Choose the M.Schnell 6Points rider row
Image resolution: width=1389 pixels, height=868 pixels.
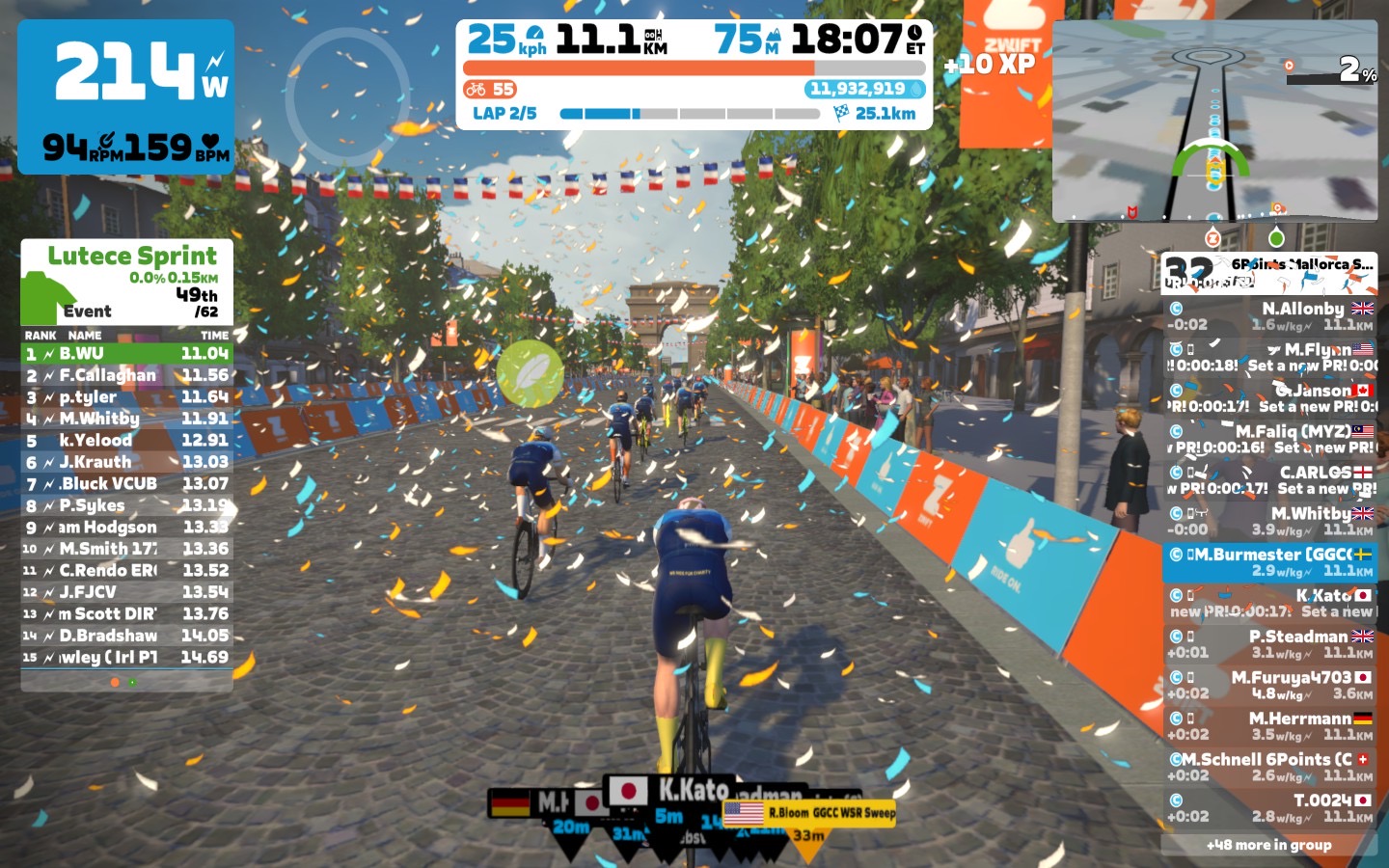[1269, 767]
